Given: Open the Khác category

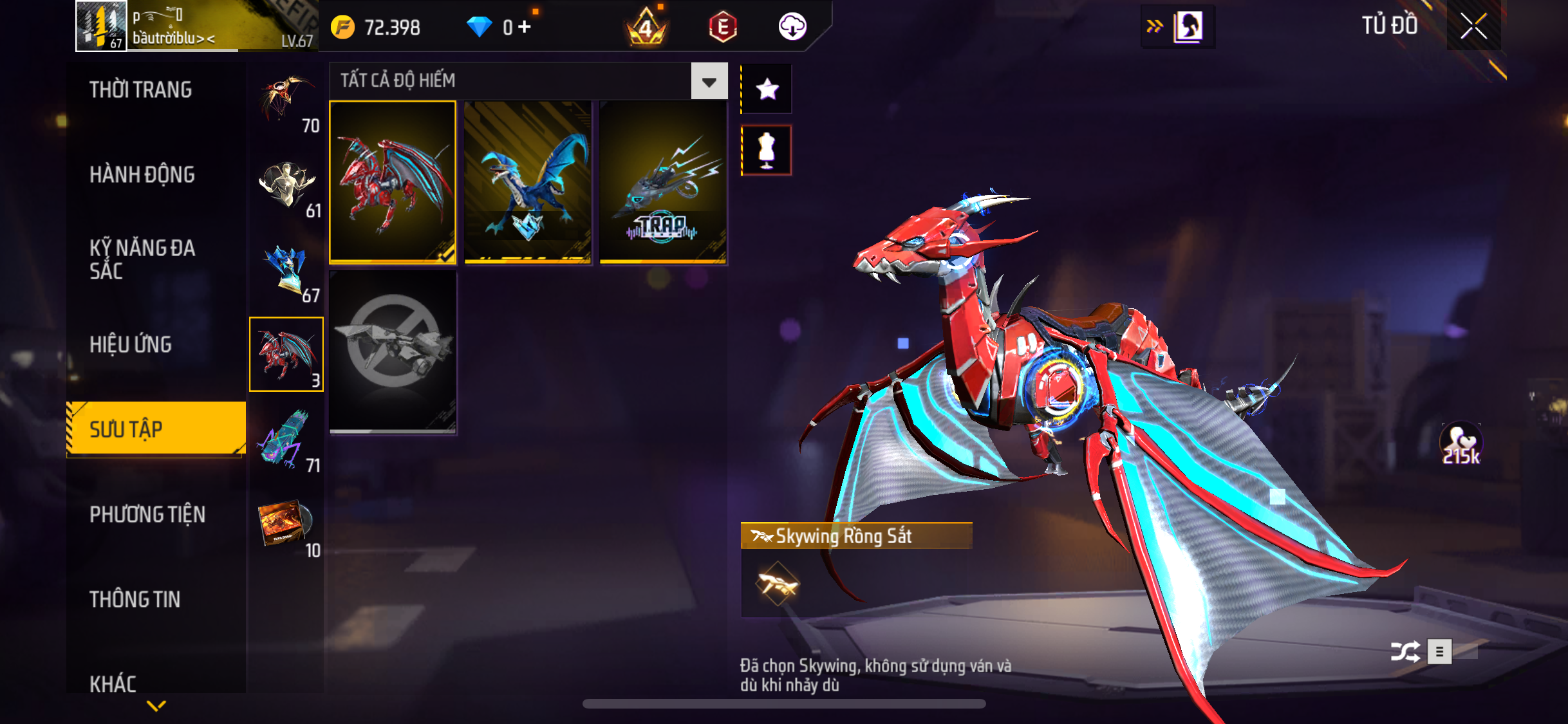Looking at the screenshot, I should [x=113, y=683].
